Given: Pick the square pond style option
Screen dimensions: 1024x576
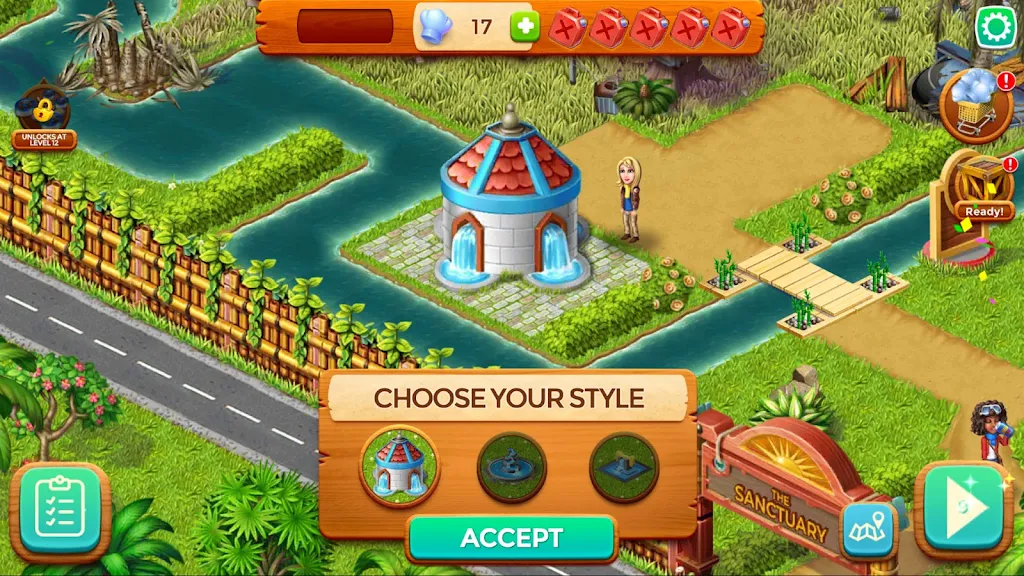Looking at the screenshot, I should click(x=624, y=467).
